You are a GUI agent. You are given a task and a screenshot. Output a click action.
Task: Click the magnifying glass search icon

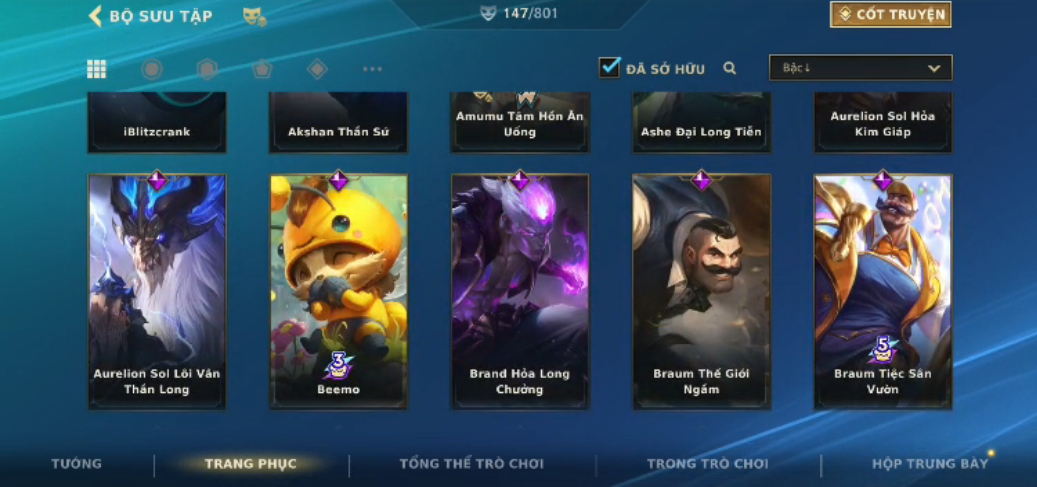730,68
